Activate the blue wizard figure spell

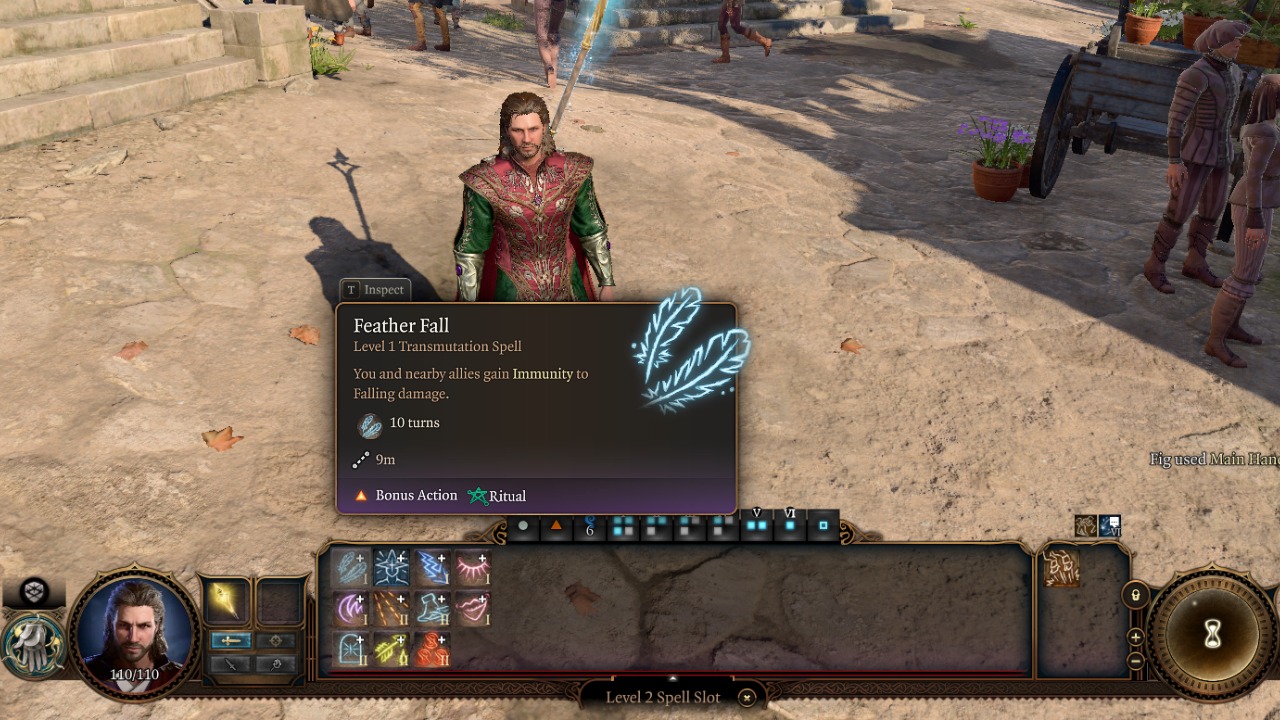click(391, 567)
